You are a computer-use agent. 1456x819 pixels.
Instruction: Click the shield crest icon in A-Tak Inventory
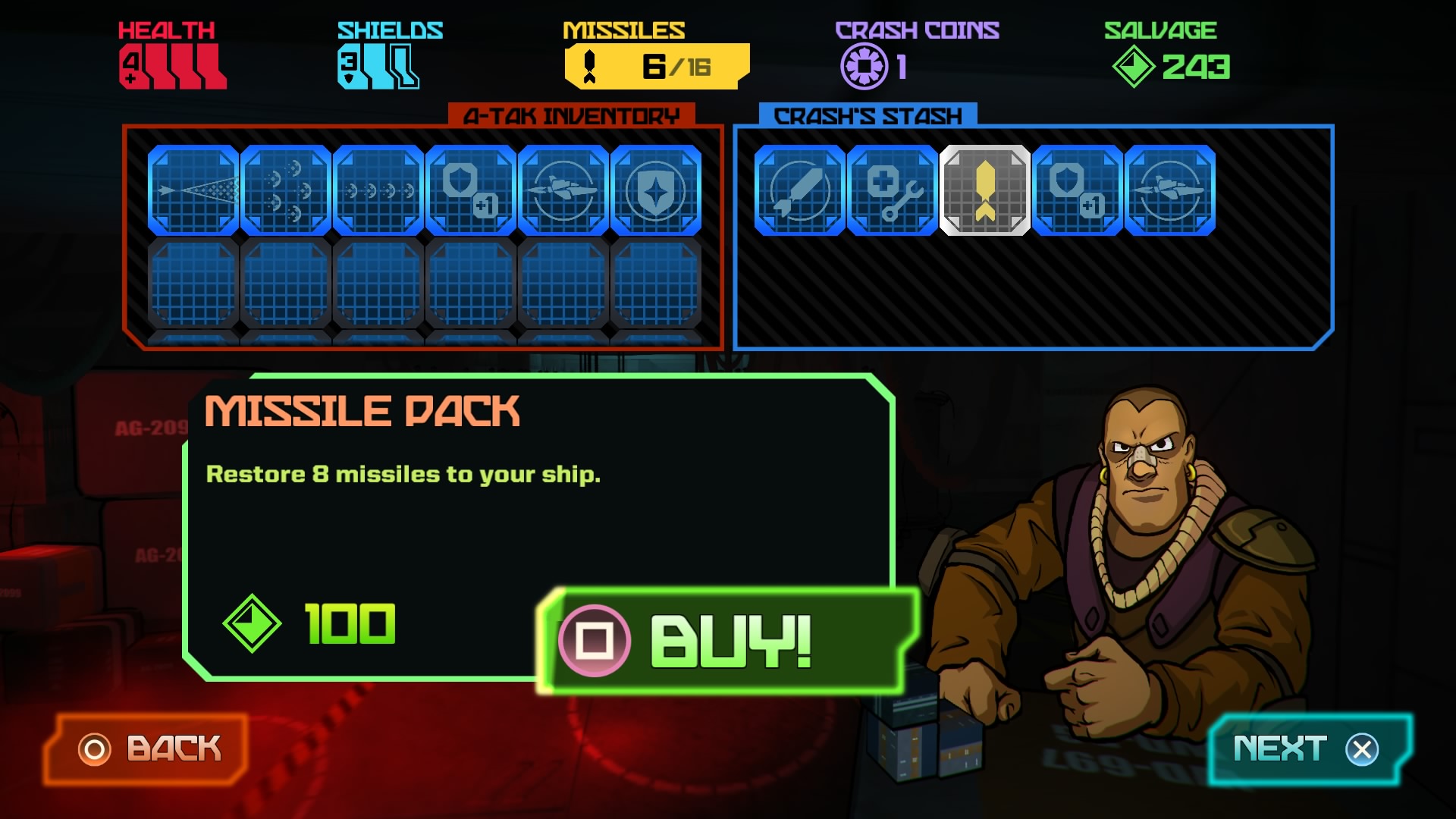click(655, 191)
